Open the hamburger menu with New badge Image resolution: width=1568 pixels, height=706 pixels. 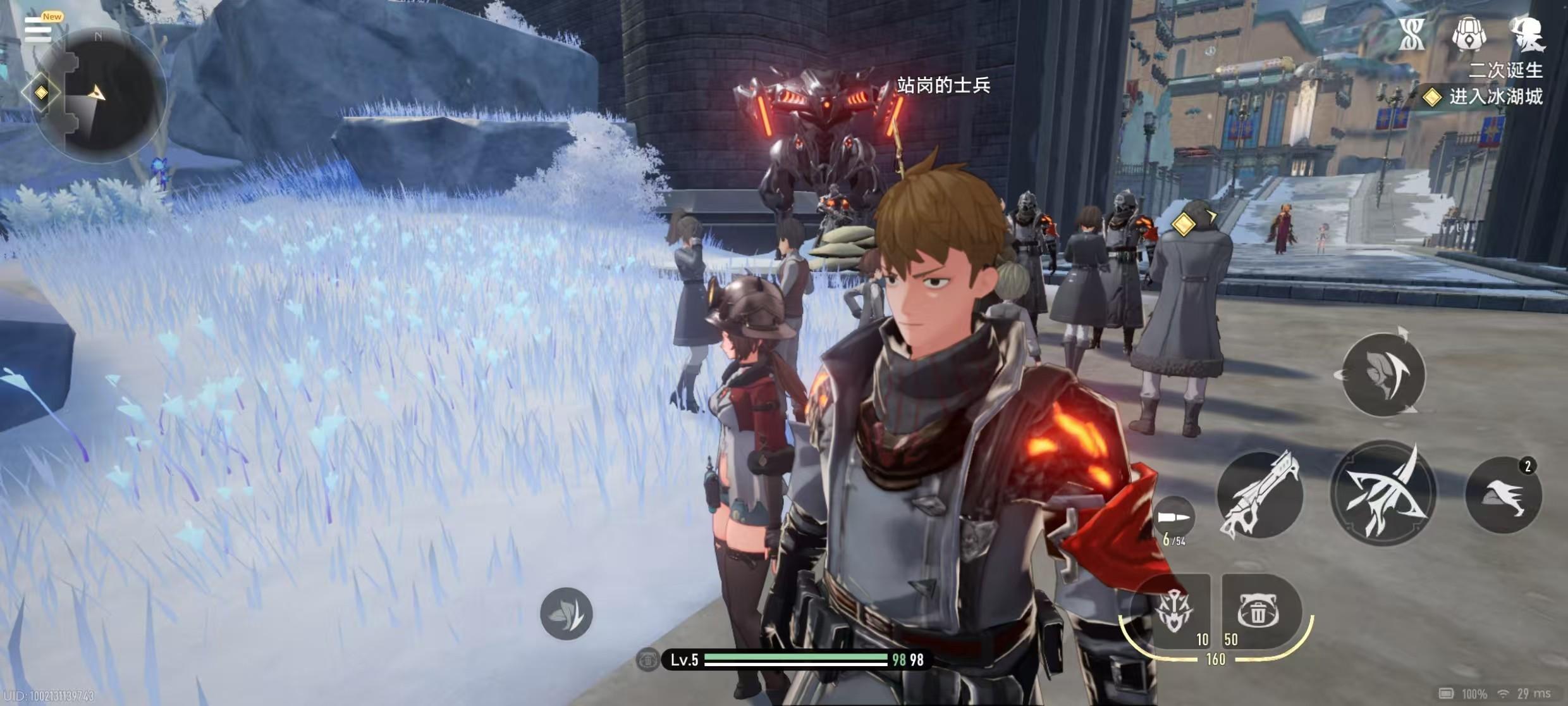[x=38, y=29]
